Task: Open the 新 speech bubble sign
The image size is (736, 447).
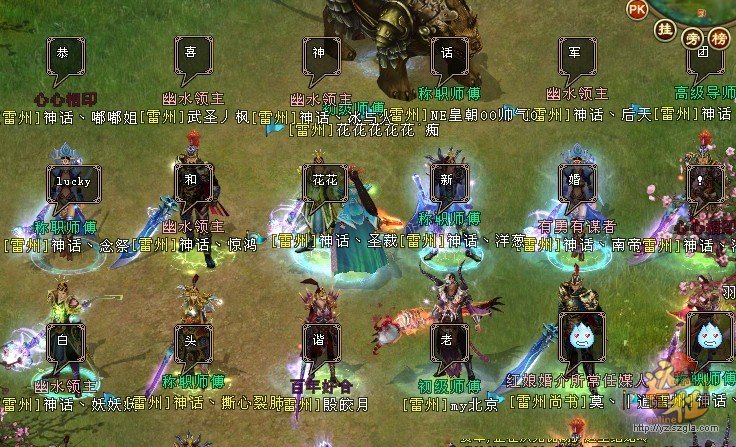Action: pyautogui.click(x=449, y=182)
